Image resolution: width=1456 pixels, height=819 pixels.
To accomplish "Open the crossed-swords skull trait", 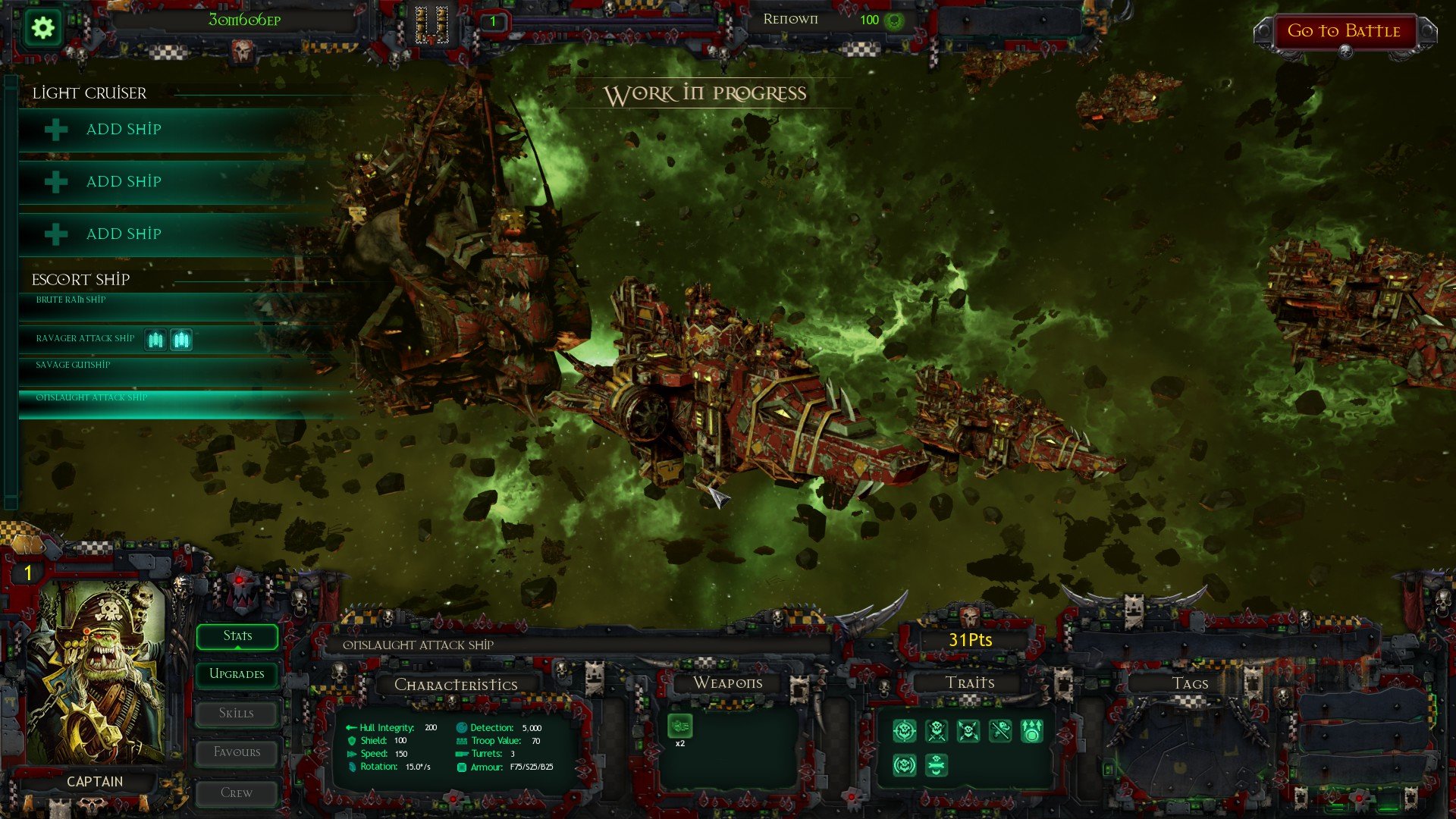I will pos(936,730).
